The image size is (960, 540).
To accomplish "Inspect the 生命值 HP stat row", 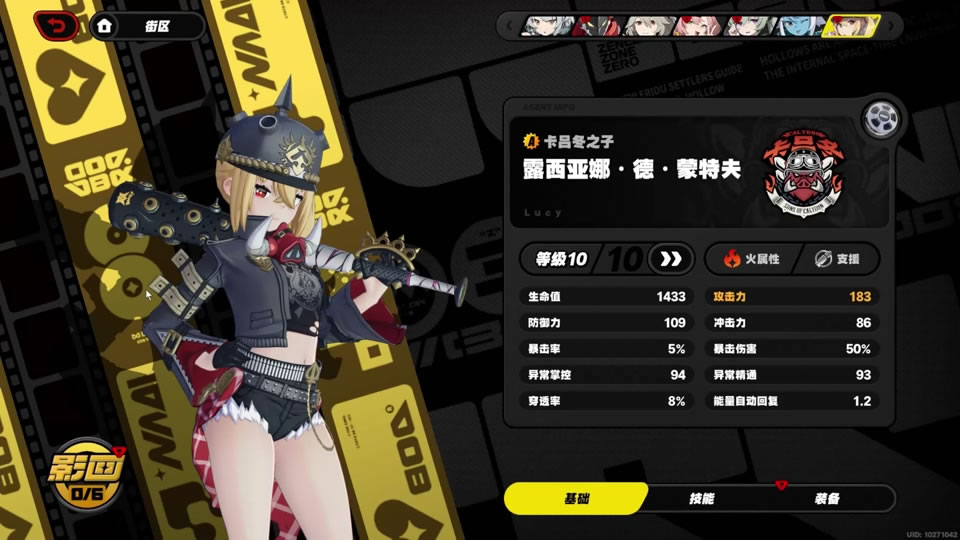I will pos(606,297).
